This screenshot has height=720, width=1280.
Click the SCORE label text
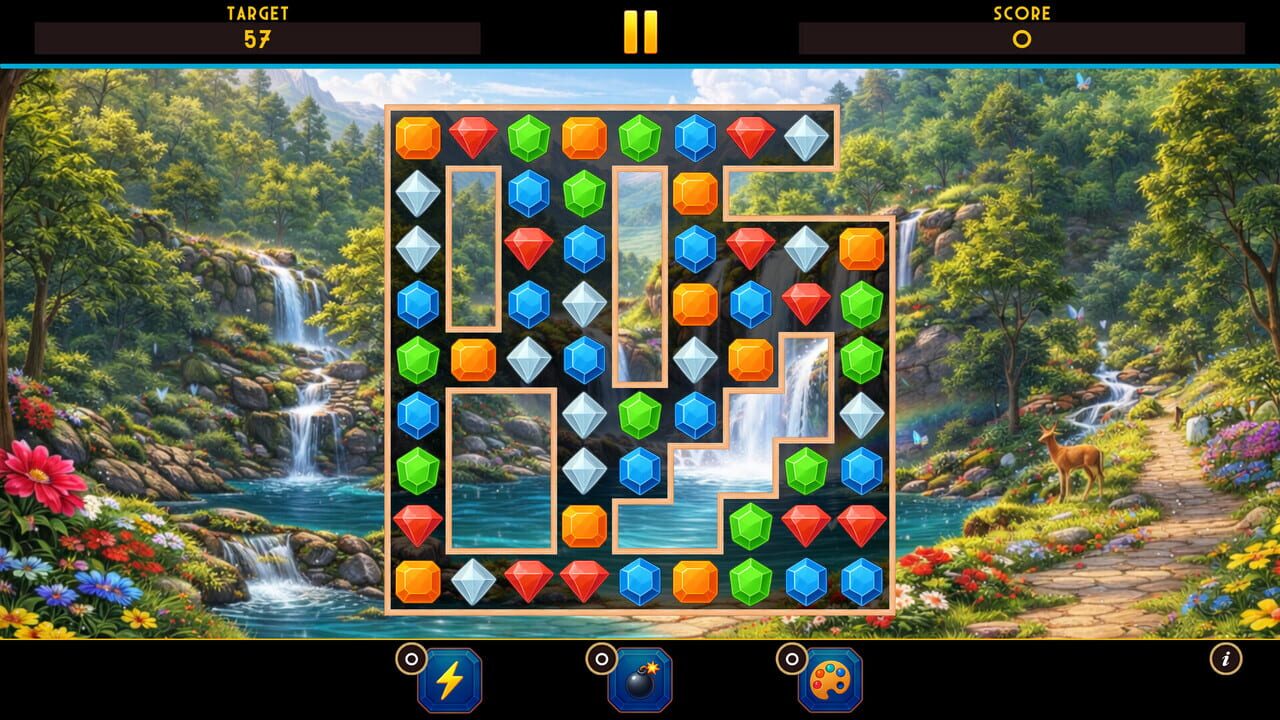1020,14
